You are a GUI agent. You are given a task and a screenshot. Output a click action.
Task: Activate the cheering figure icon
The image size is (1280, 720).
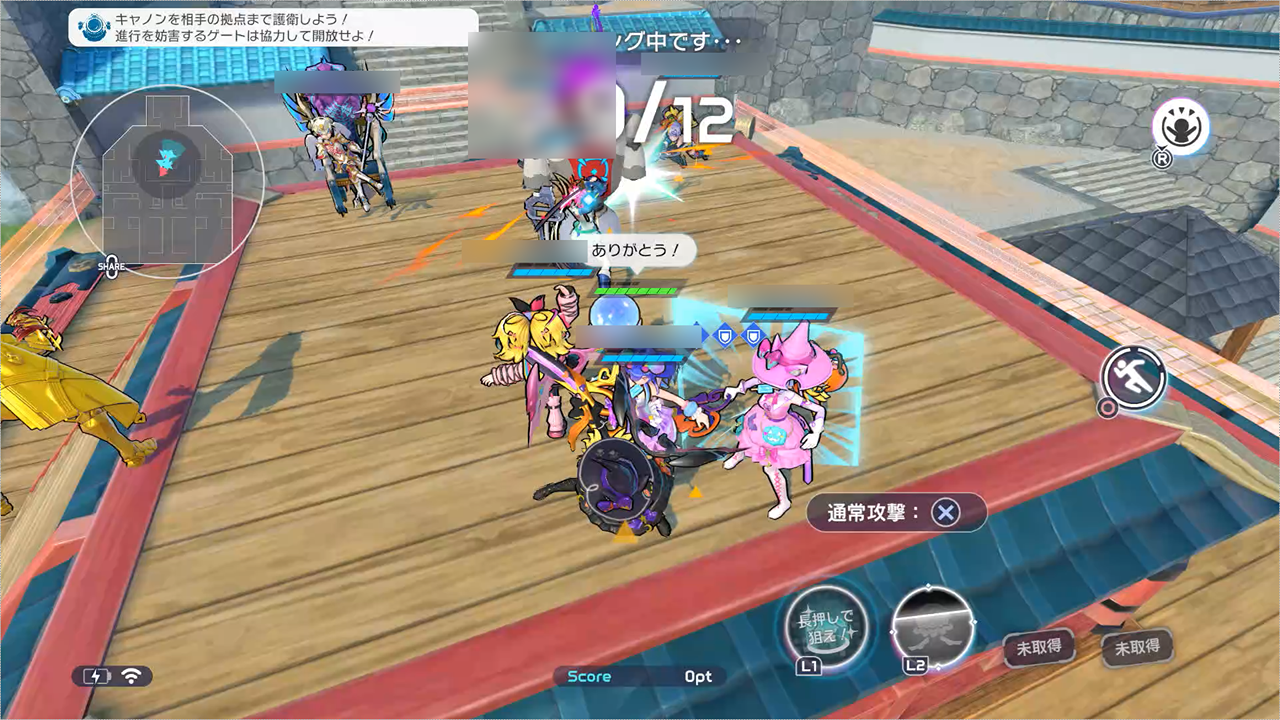1180,128
